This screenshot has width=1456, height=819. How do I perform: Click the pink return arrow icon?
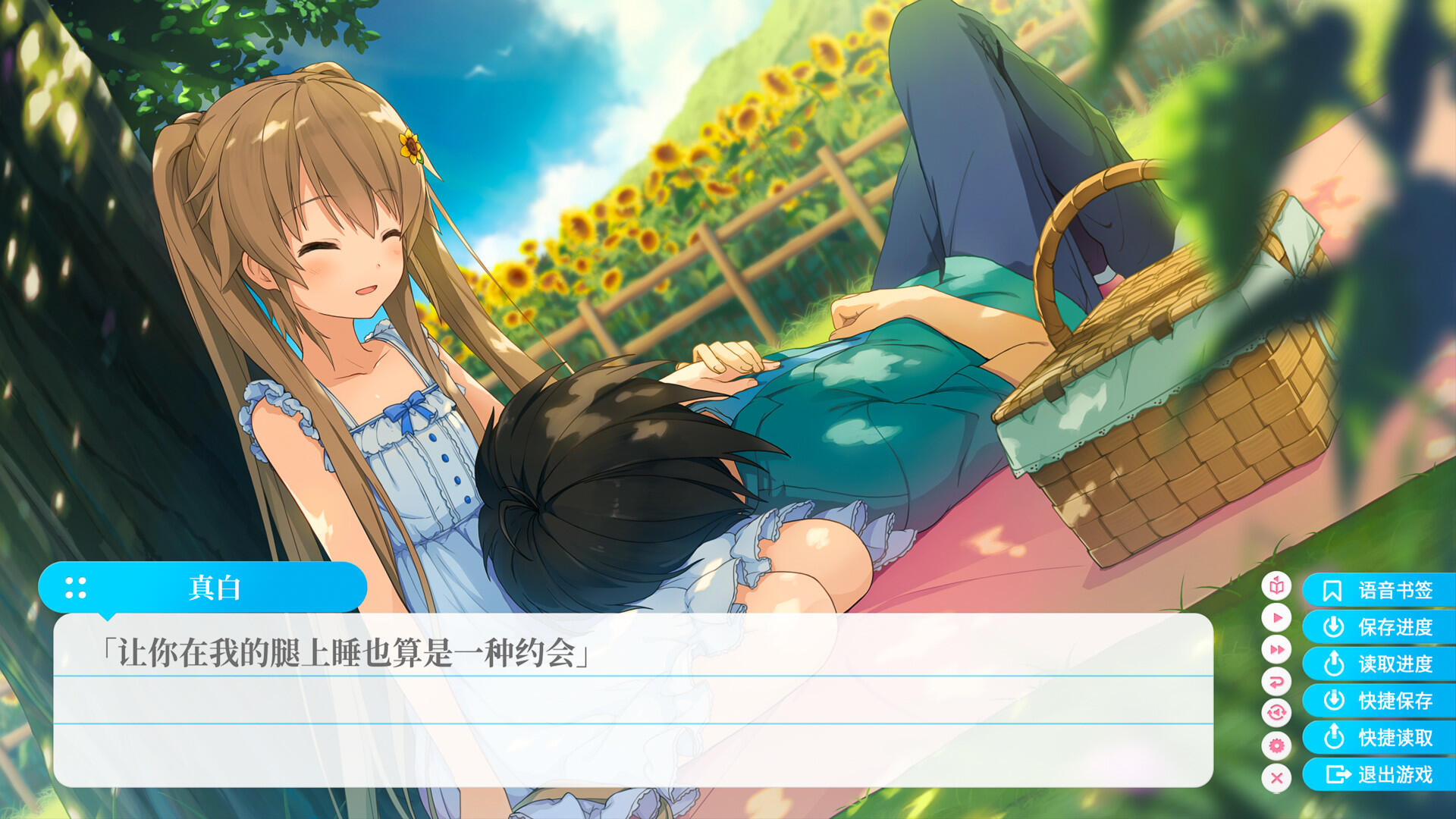coord(1277,681)
